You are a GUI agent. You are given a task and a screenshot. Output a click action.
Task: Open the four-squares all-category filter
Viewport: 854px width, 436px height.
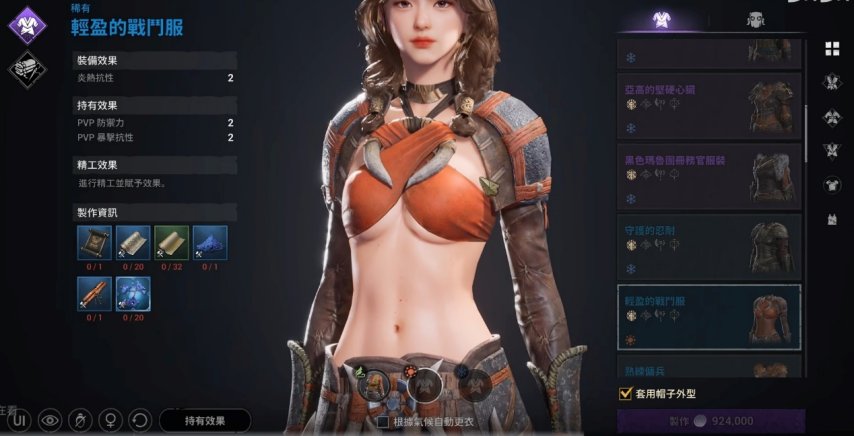coord(832,48)
